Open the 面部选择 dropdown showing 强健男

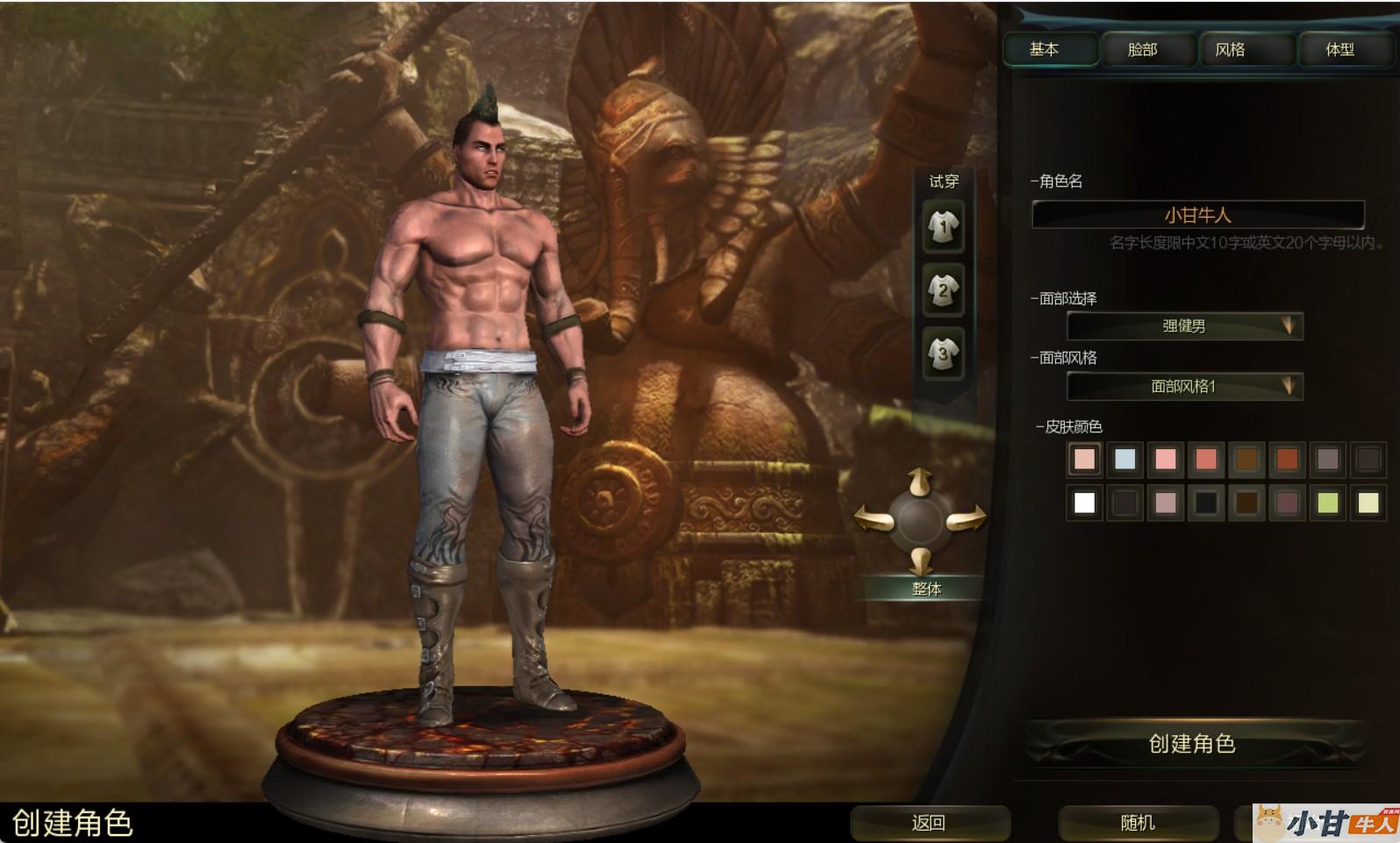1184,326
